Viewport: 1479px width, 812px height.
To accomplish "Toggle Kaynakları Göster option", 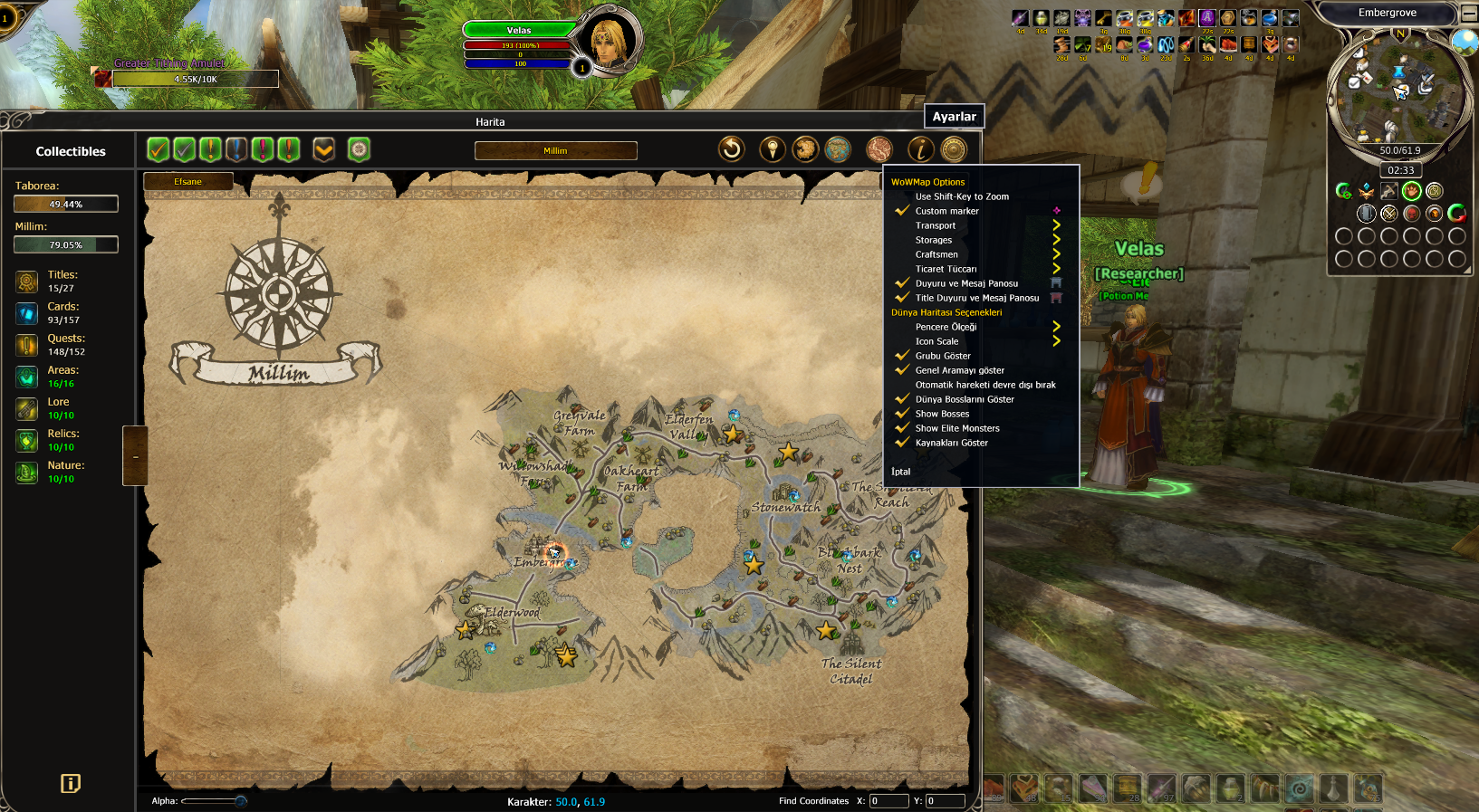I will click(x=951, y=443).
